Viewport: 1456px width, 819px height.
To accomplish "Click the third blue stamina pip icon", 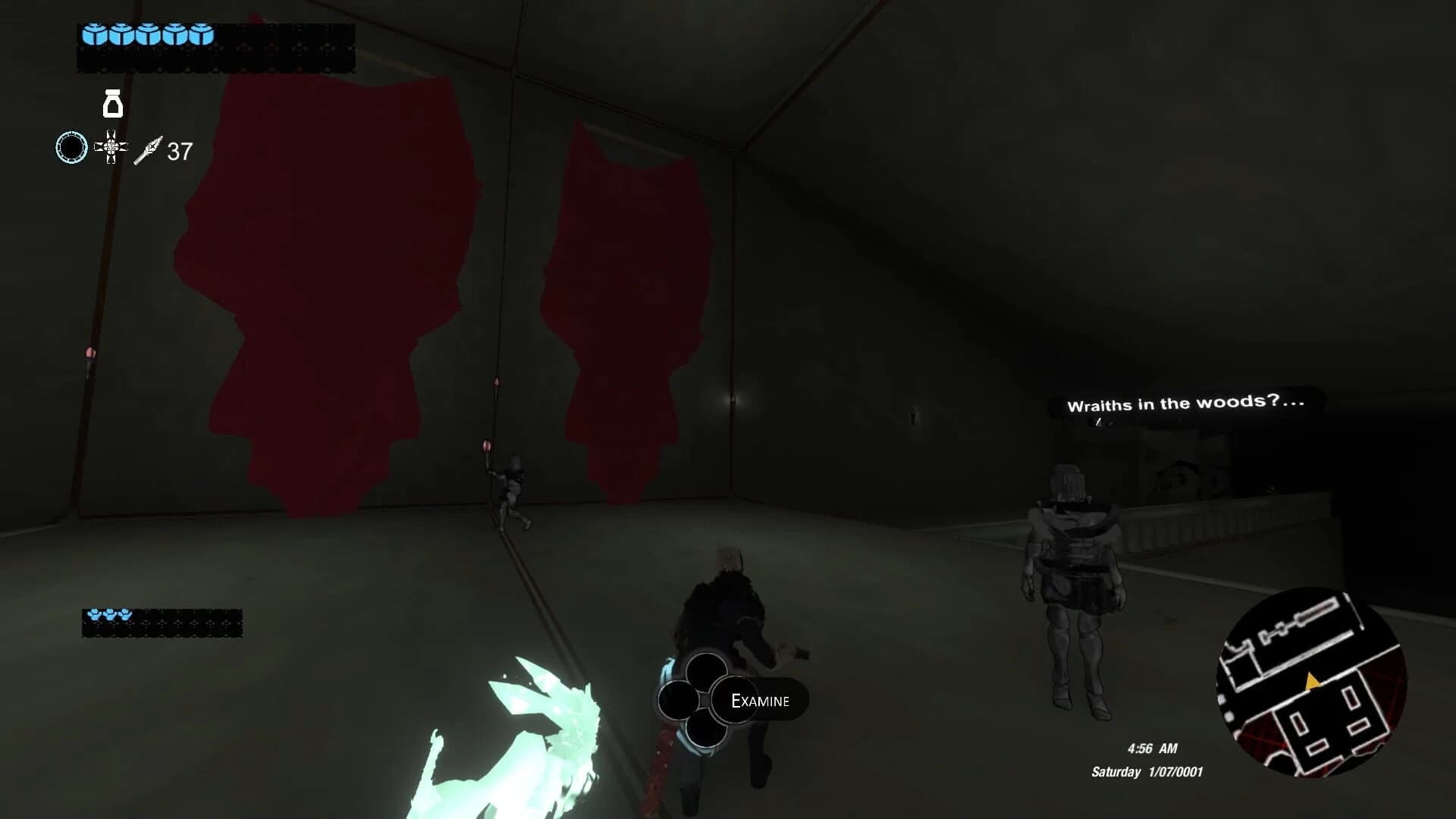I will point(125,615).
